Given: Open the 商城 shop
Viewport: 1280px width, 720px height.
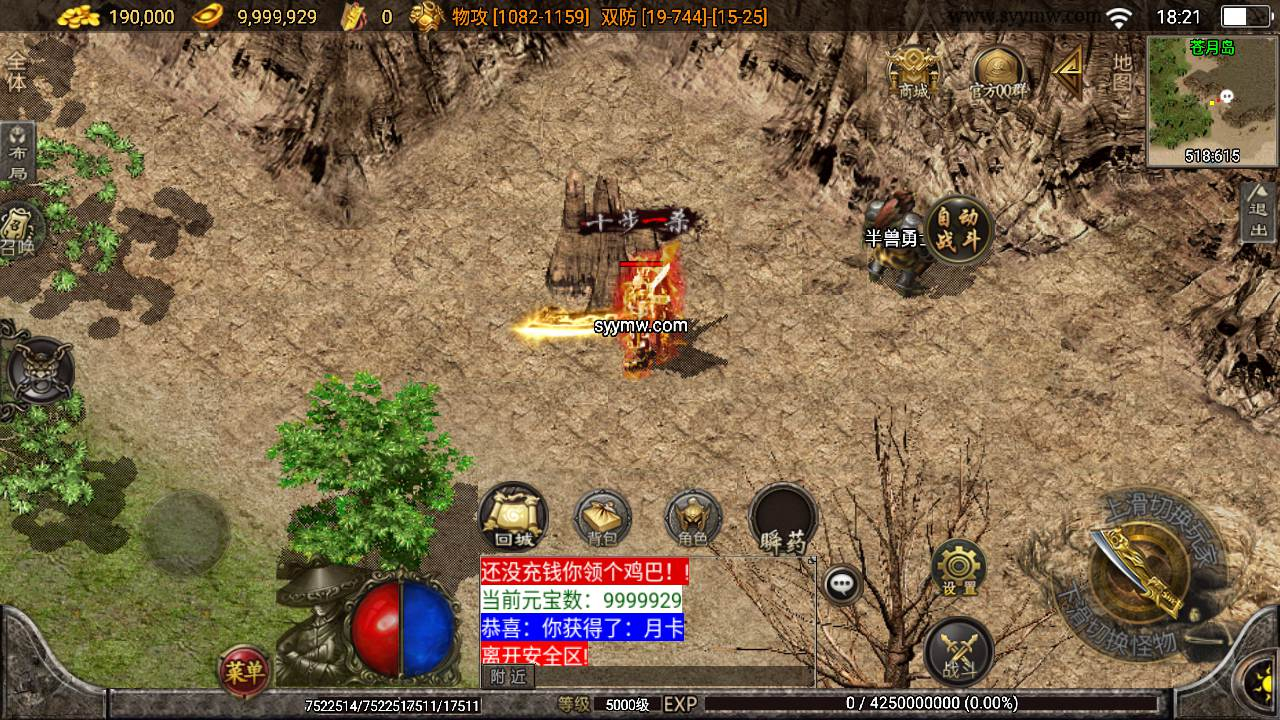Looking at the screenshot, I should pos(913,72).
